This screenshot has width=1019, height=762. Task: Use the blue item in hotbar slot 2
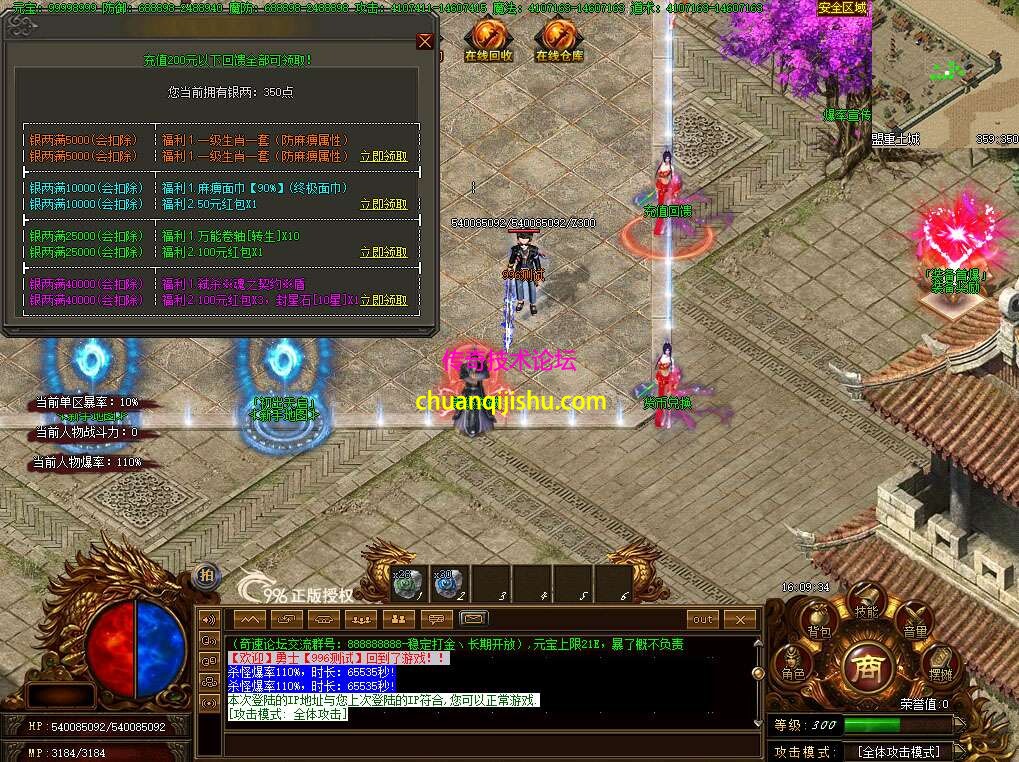448,583
